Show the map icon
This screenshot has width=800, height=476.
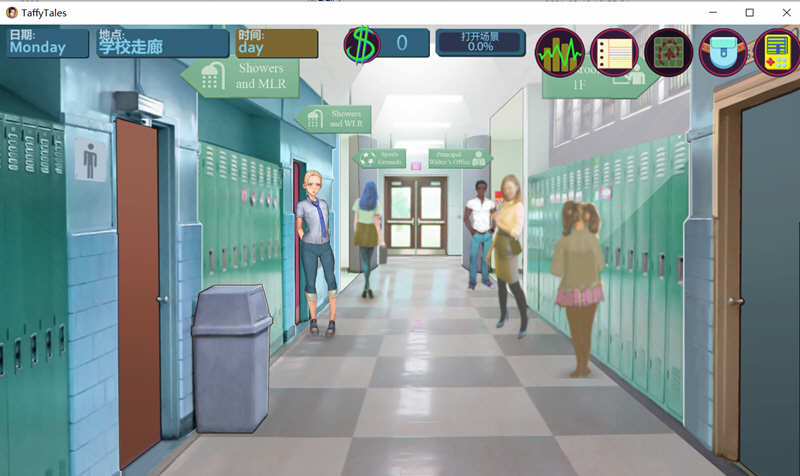668,52
